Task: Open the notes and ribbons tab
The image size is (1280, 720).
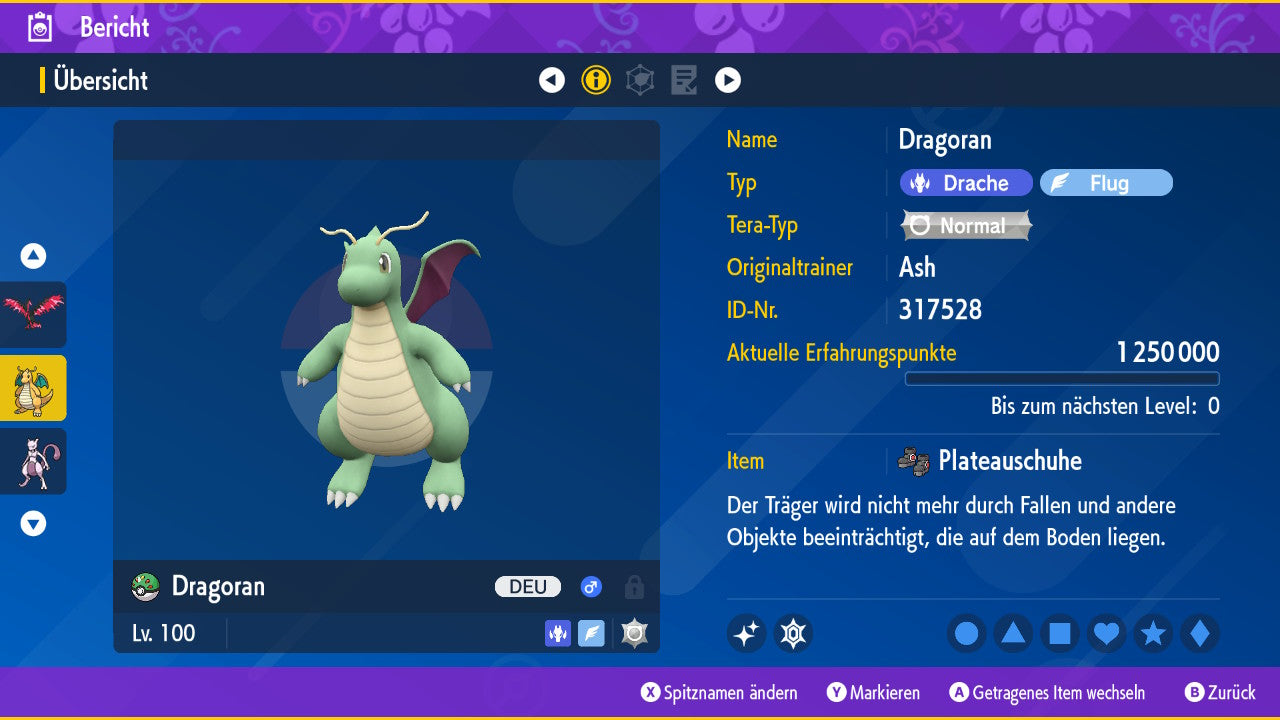Action: tap(684, 80)
